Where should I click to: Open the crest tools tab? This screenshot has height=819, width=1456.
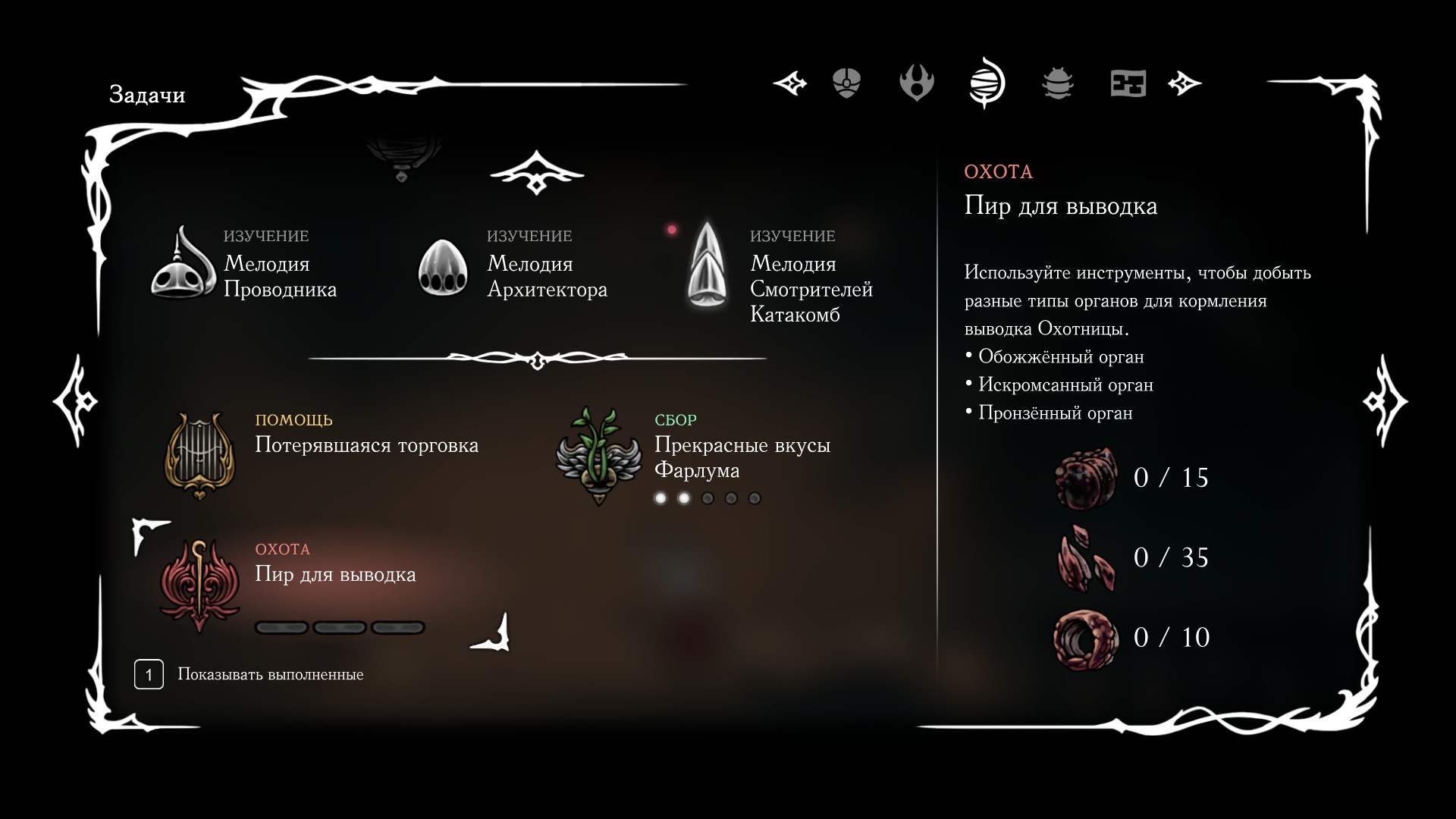[x=916, y=83]
